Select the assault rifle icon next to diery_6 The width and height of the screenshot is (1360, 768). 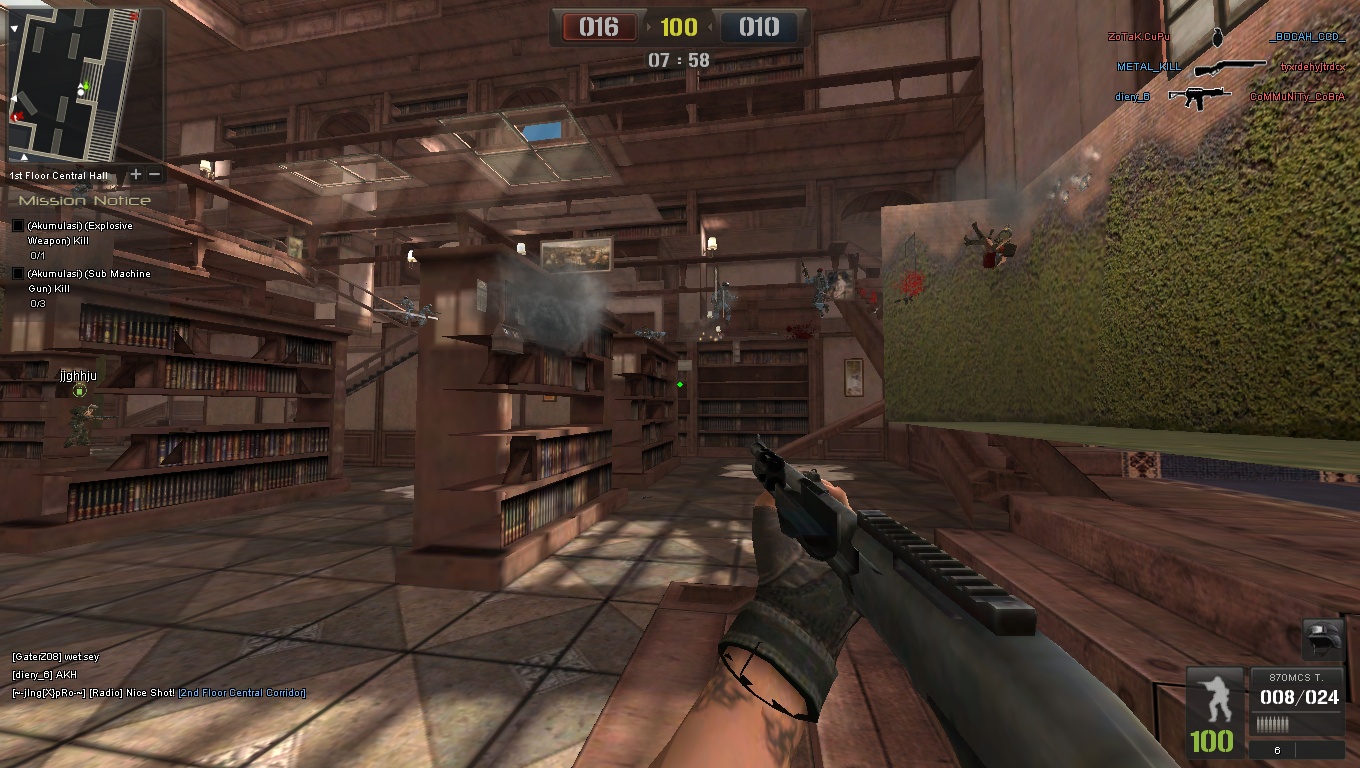pyautogui.click(x=1198, y=96)
